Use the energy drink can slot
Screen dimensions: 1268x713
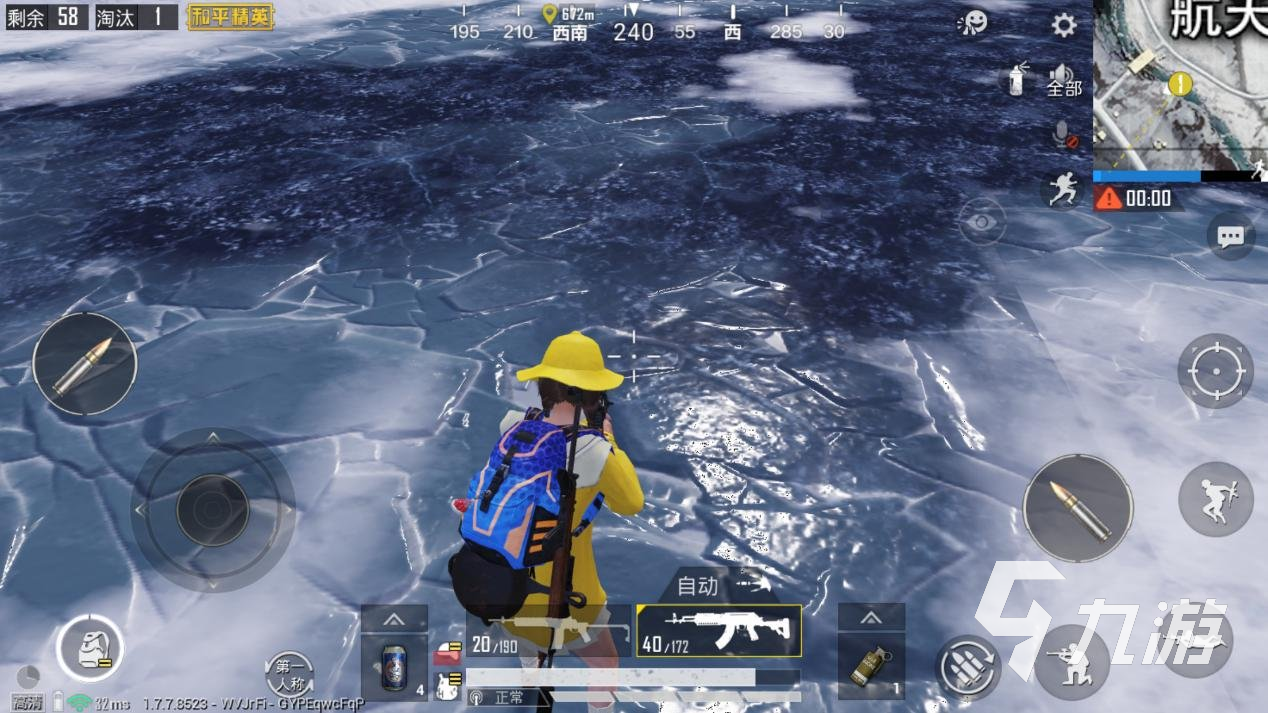click(395, 665)
